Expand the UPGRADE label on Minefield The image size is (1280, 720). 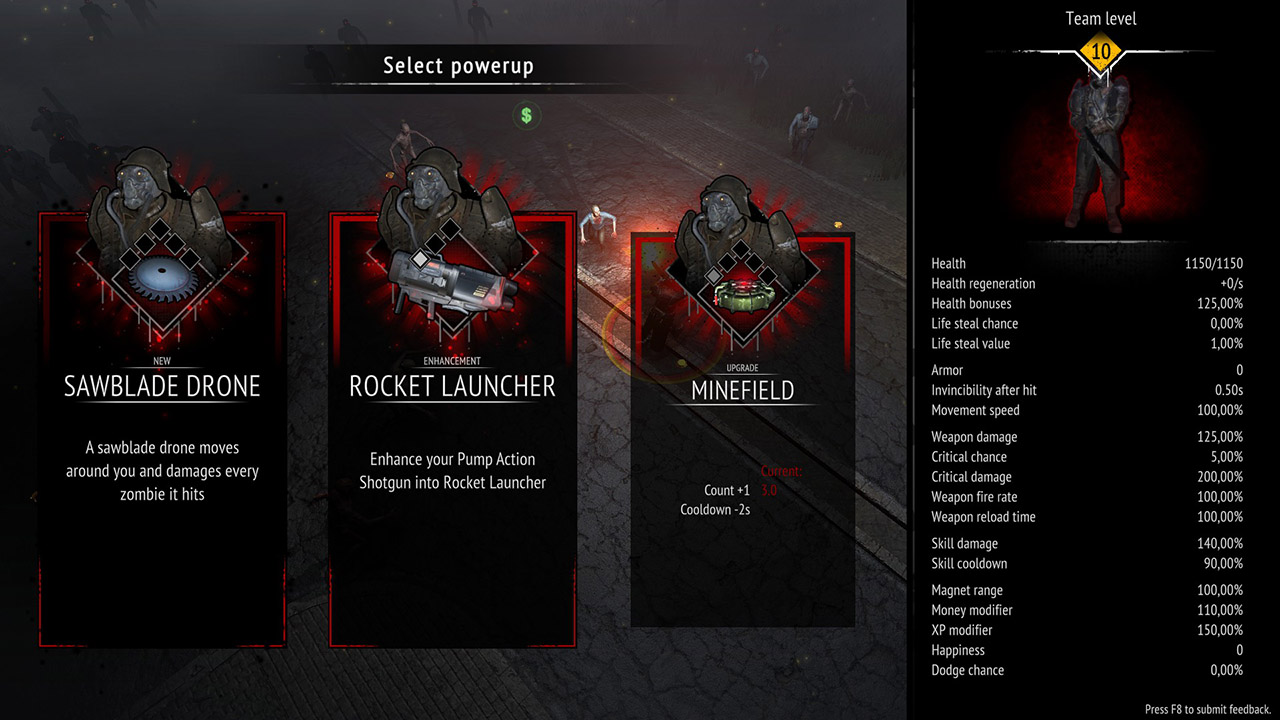click(x=741, y=367)
